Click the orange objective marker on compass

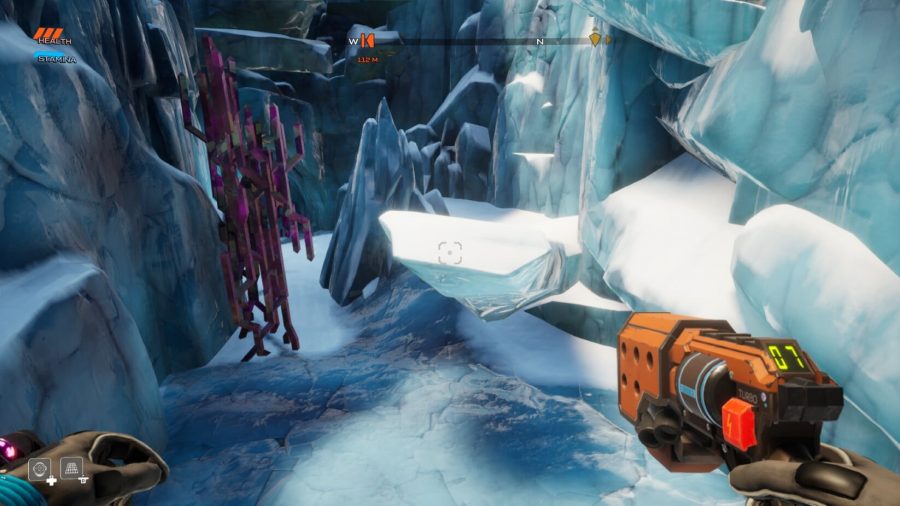(x=368, y=41)
